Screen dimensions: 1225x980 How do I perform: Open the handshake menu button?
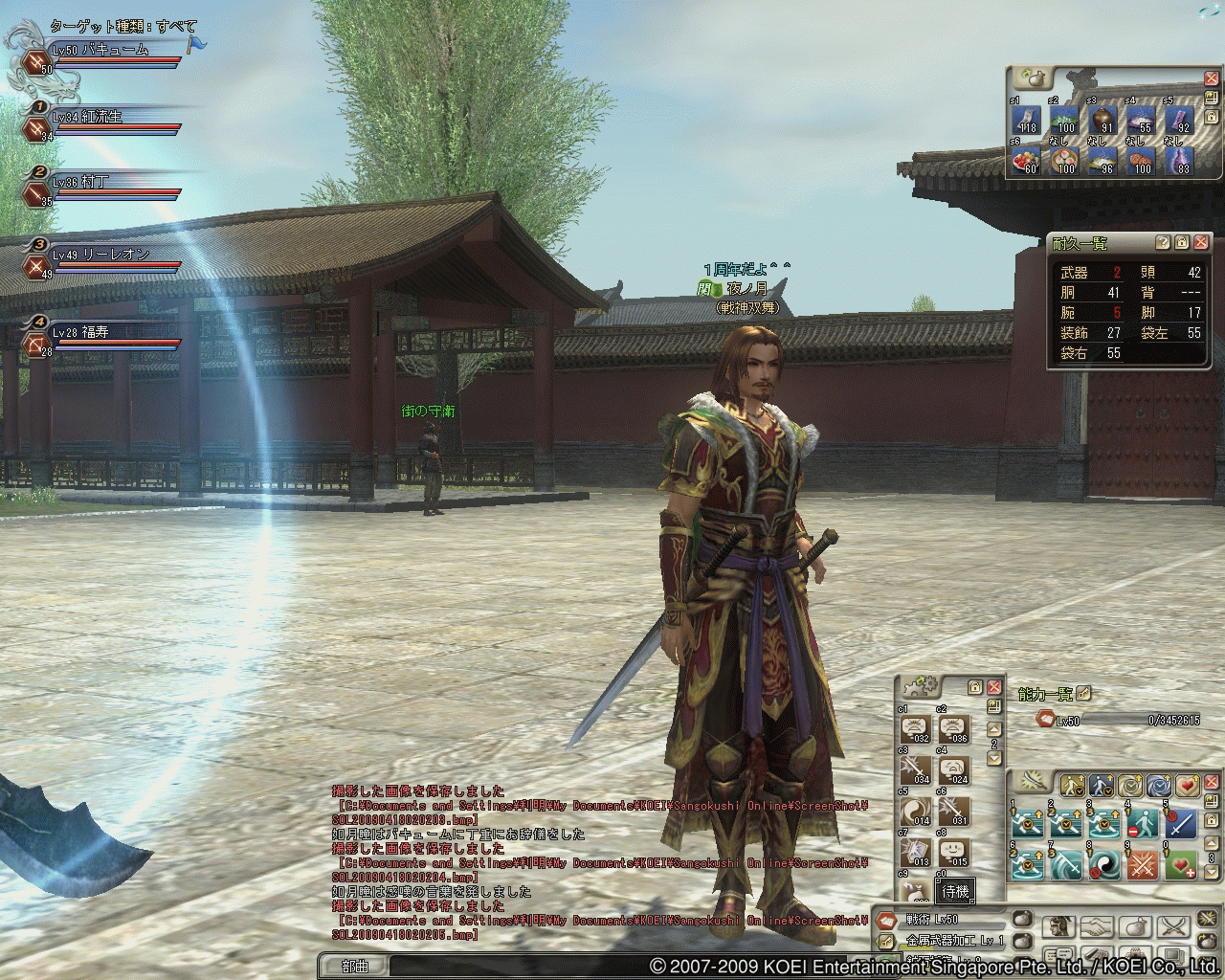[x=1097, y=926]
